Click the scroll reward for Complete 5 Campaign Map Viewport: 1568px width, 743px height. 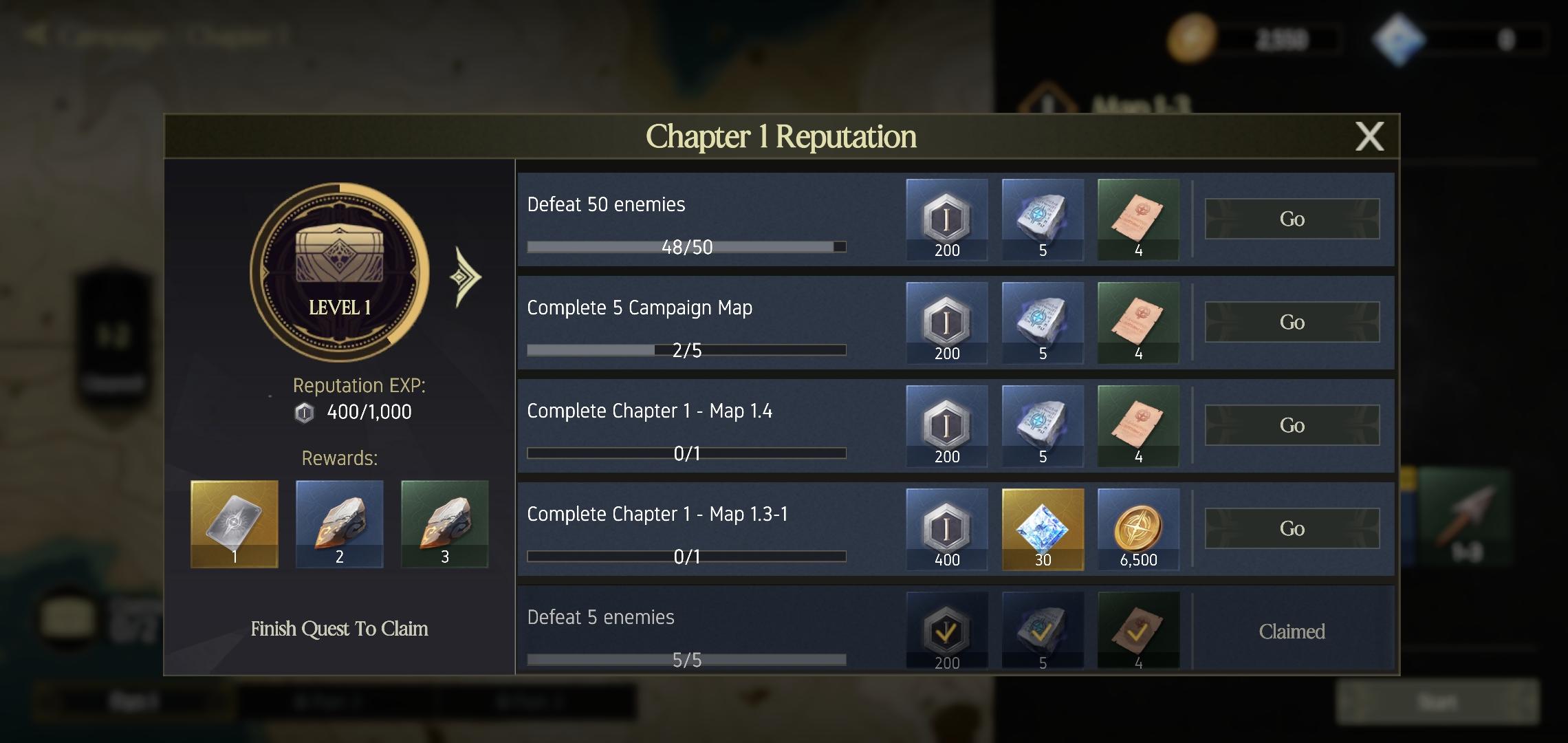tap(1137, 322)
